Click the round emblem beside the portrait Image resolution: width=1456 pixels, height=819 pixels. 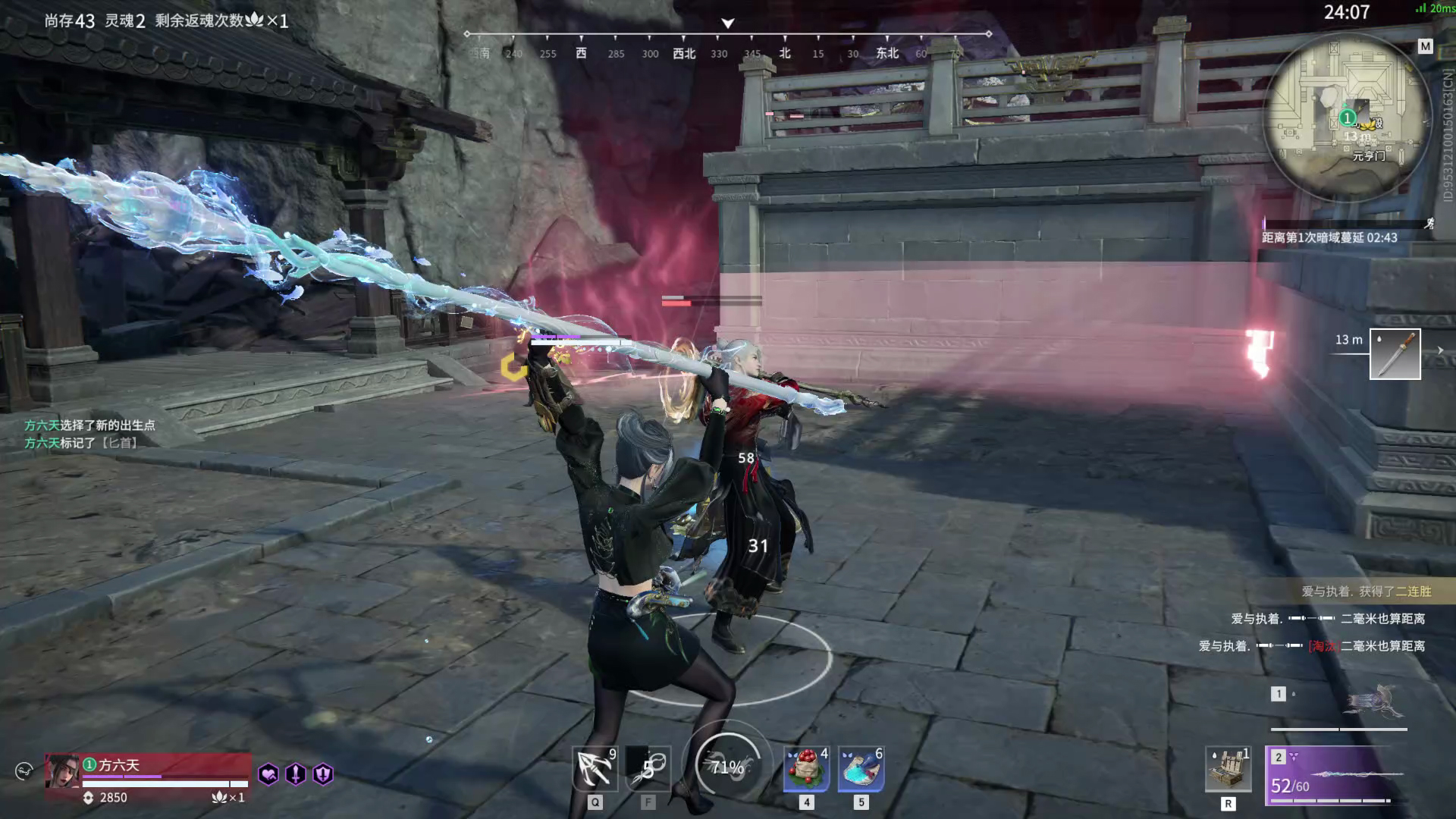coord(24,771)
